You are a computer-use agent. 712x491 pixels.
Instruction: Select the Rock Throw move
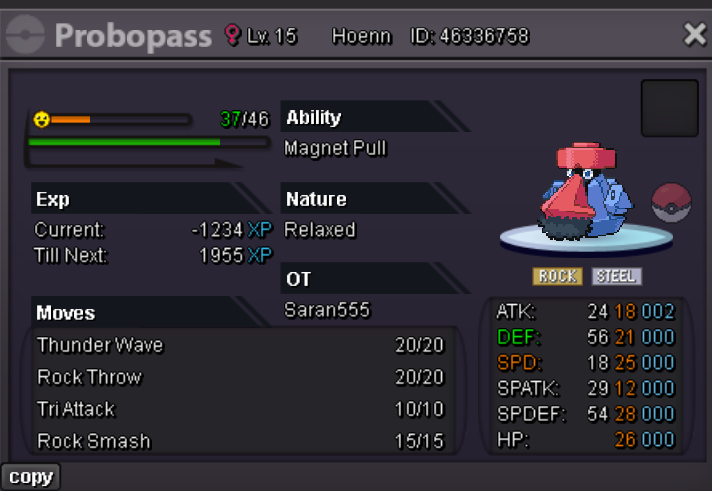pyautogui.click(x=240, y=377)
